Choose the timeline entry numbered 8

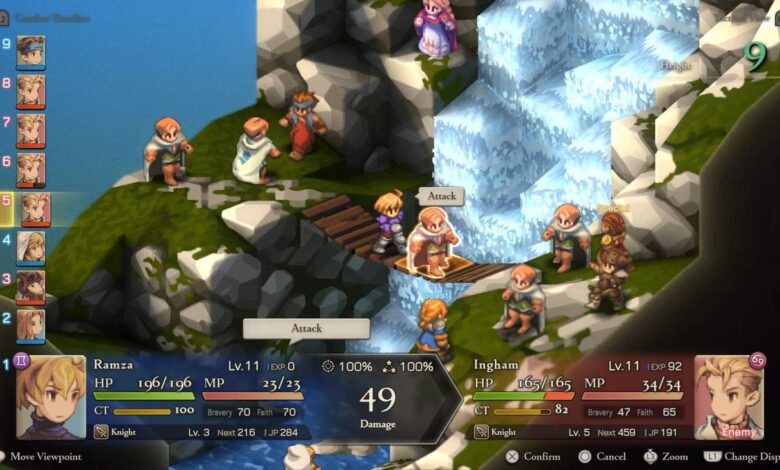tap(31, 90)
